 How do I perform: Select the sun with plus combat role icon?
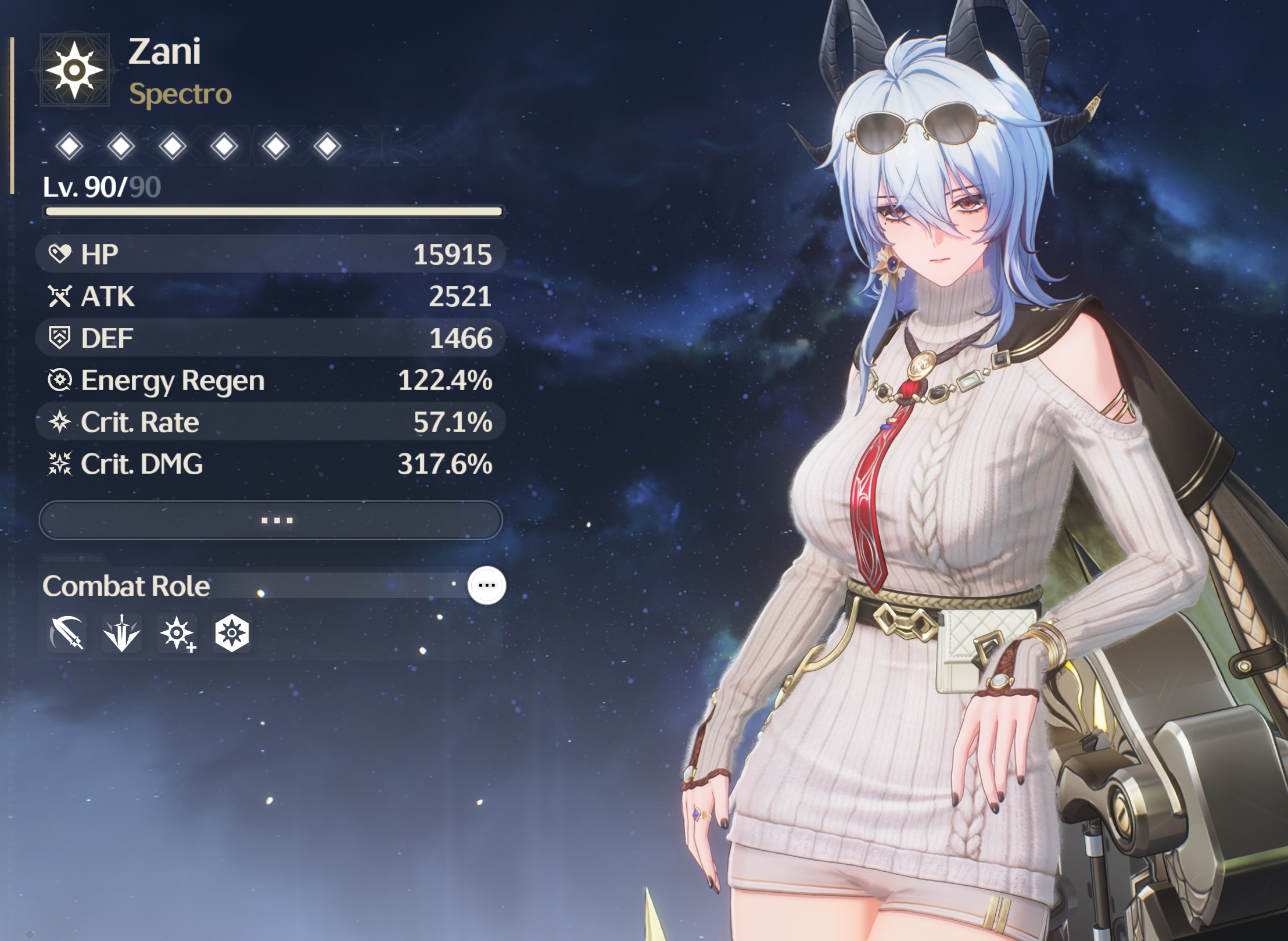[x=177, y=633]
